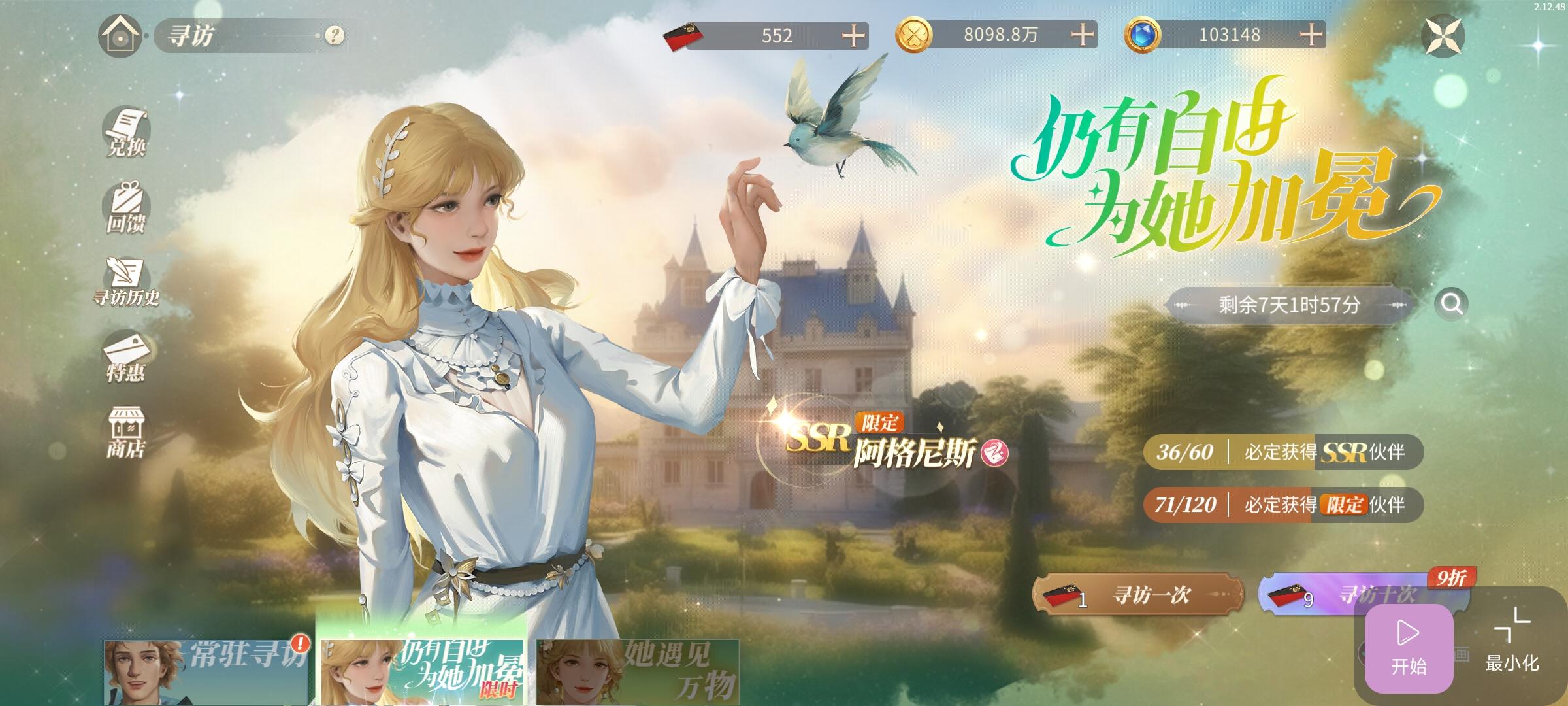Add gold coins with the plus beside 8098.8万
Viewport: 1568px width, 706px height.
1082,36
